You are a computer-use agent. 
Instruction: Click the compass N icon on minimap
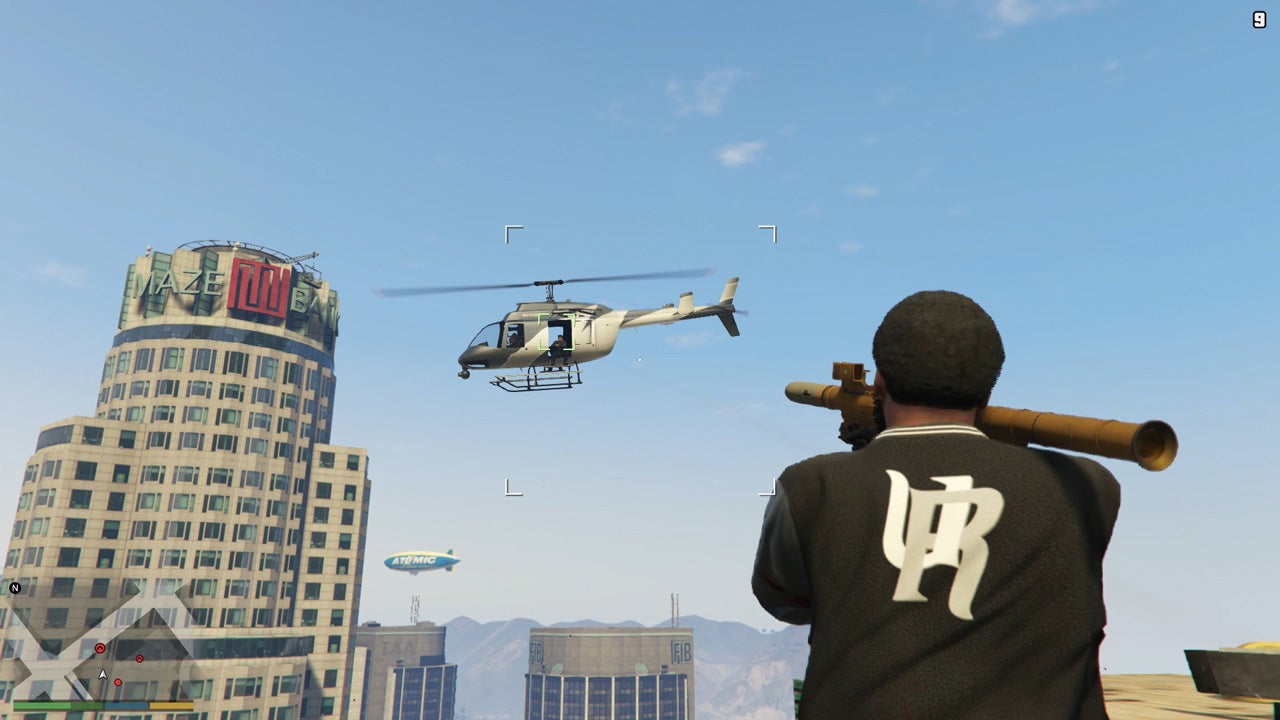click(x=15, y=588)
